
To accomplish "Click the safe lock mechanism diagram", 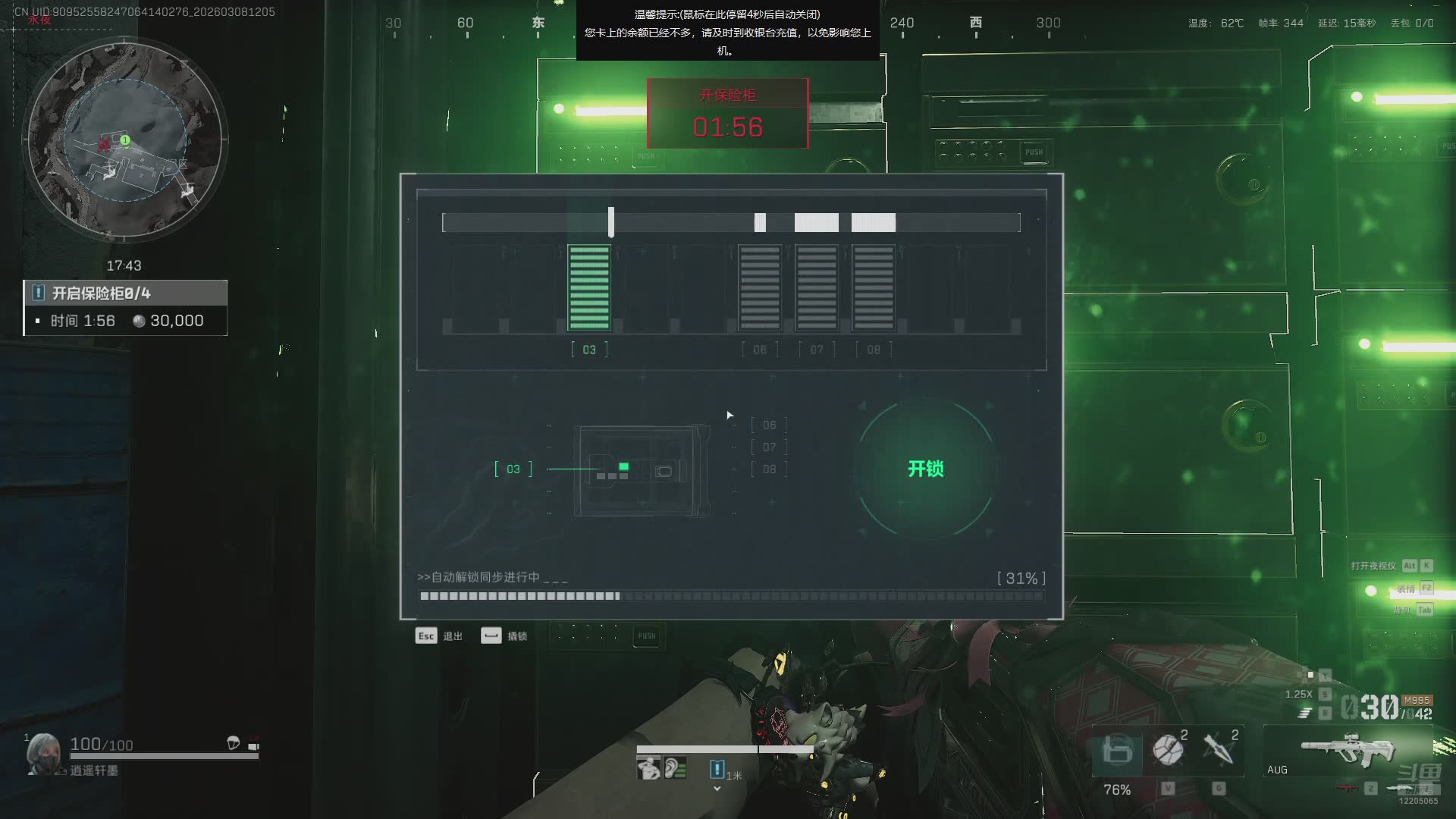I will coord(642,471).
